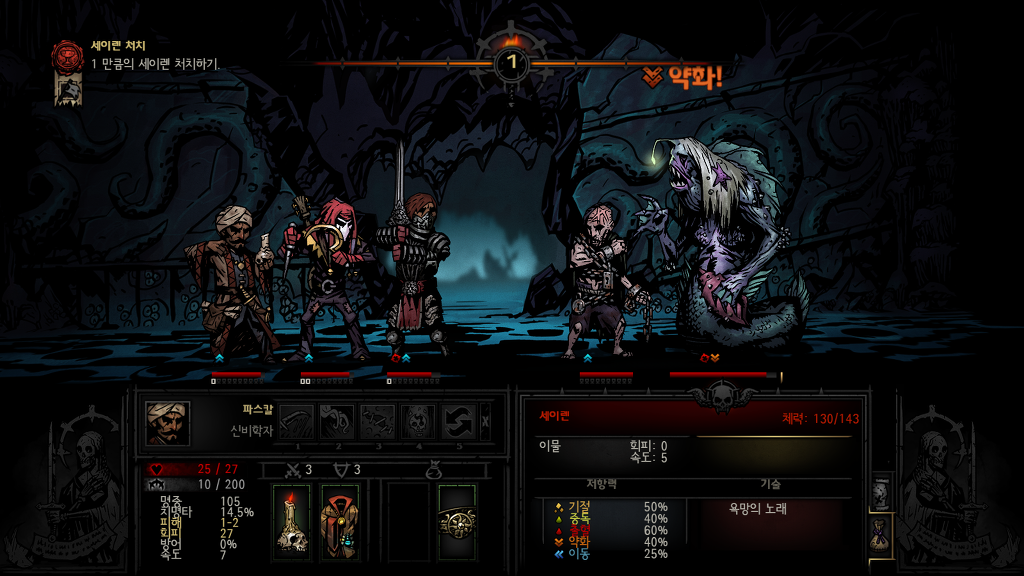The height and width of the screenshot is (576, 1024).
Task: Select the turbaned Occultist hero portrait
Action: pyautogui.click(x=167, y=423)
